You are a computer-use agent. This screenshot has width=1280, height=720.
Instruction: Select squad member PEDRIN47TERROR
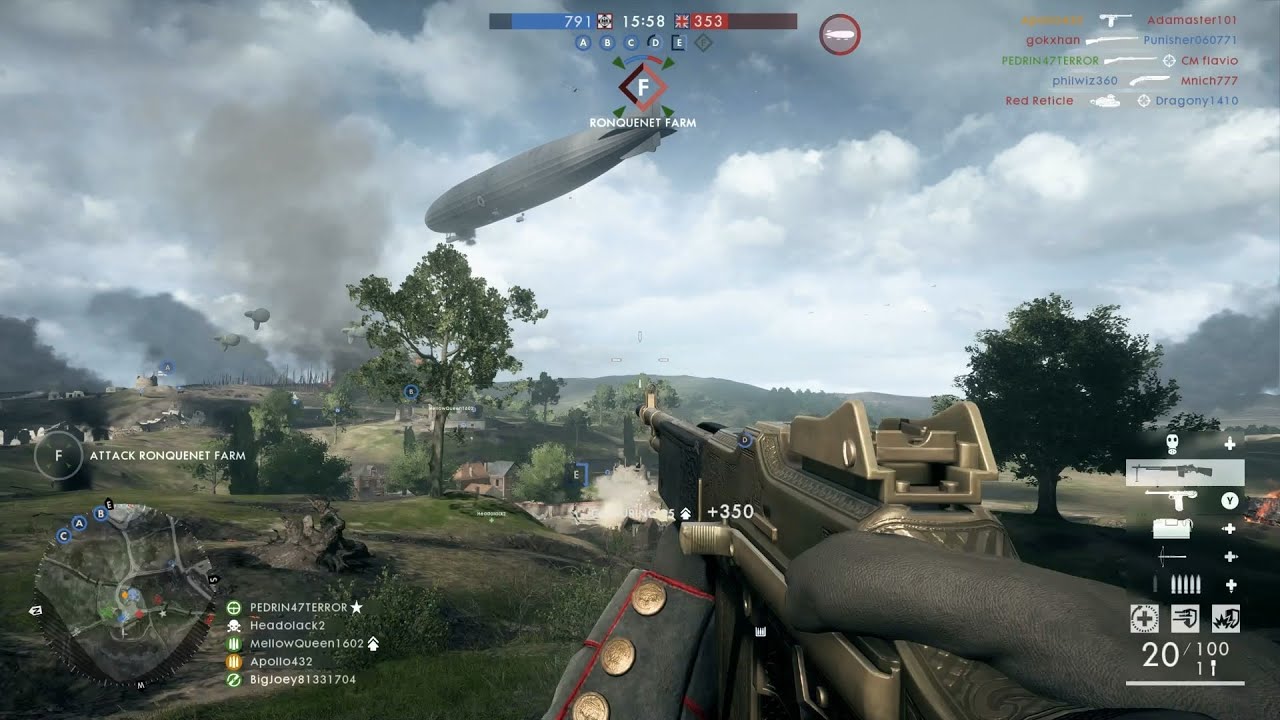[298, 607]
